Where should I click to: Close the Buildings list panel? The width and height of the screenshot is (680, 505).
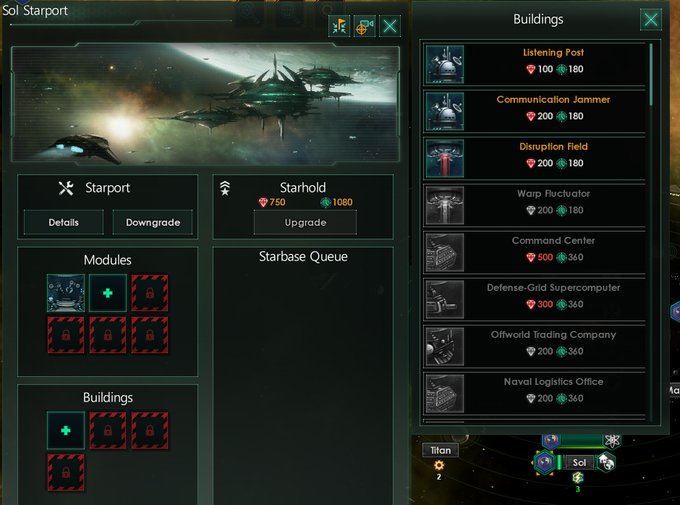(651, 19)
